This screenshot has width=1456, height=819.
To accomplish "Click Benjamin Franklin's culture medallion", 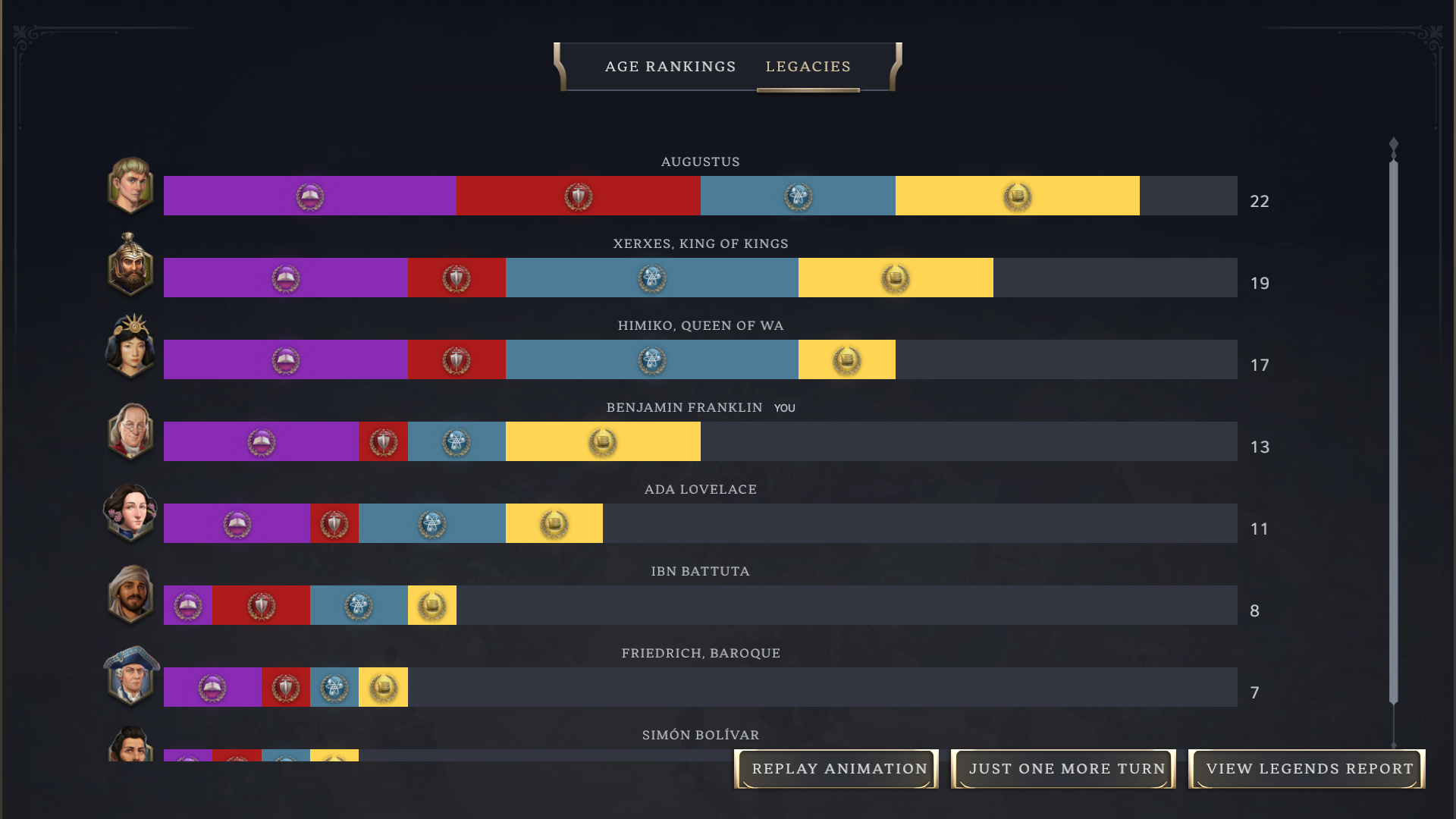I will click(261, 441).
